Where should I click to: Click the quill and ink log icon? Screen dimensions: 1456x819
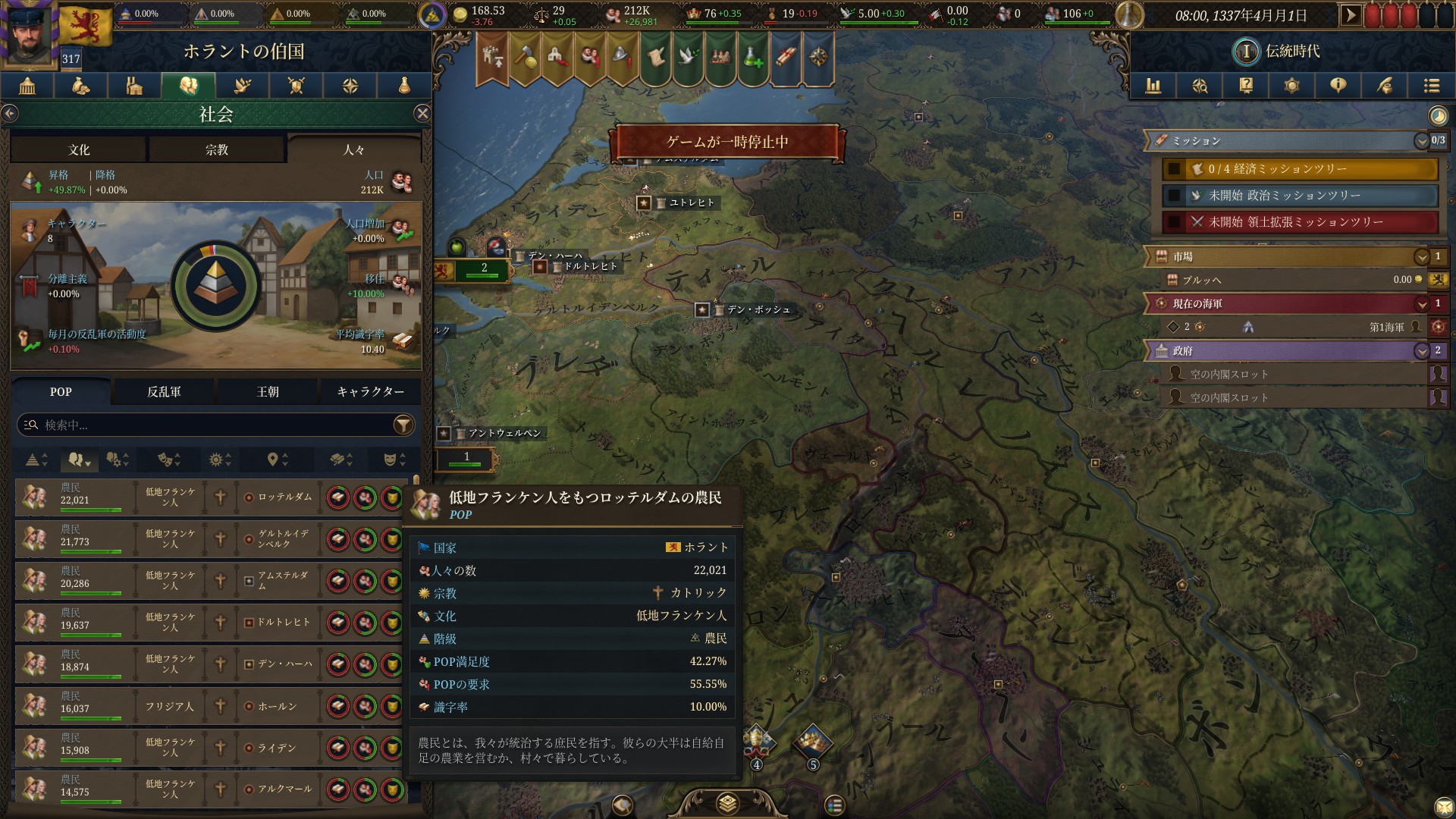pos(1385,86)
